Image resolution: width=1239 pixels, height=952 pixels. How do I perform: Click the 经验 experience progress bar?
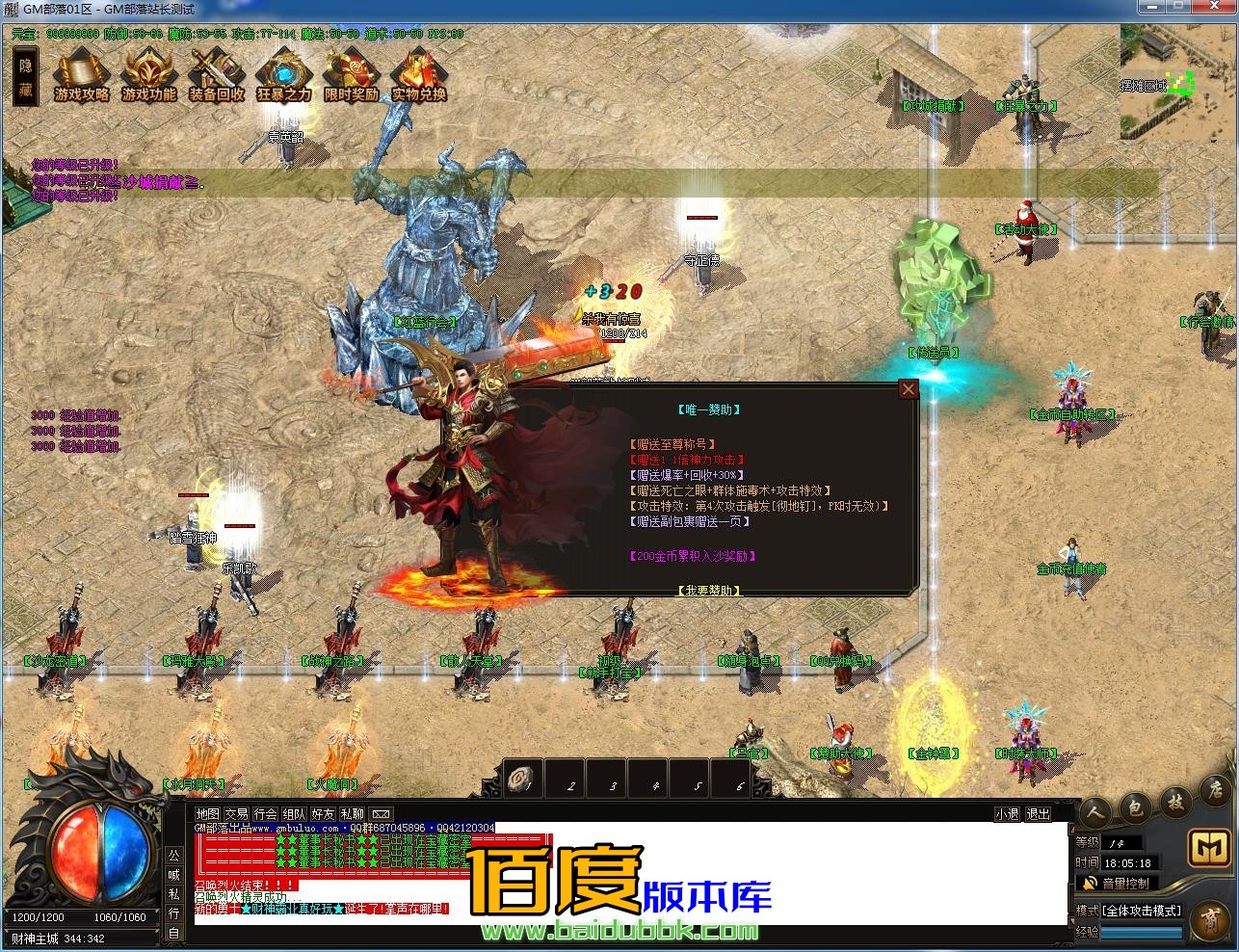pos(1142,931)
